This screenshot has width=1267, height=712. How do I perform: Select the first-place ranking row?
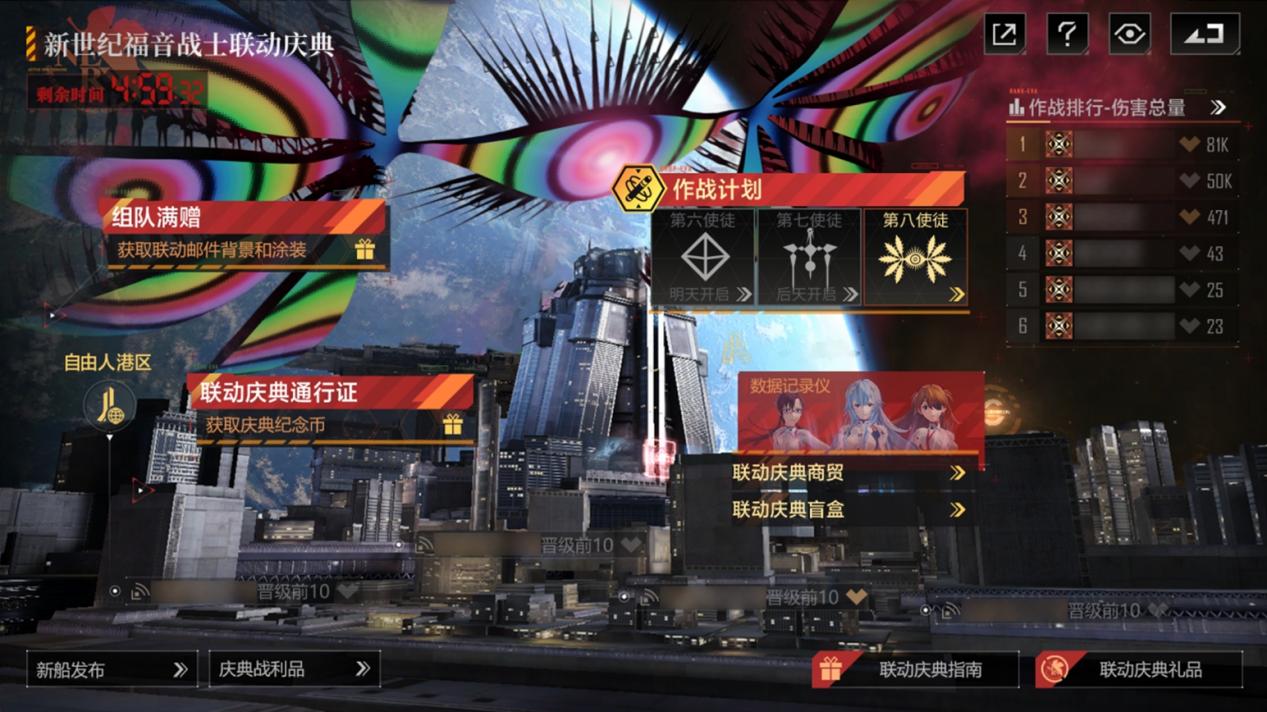[x=1121, y=145]
